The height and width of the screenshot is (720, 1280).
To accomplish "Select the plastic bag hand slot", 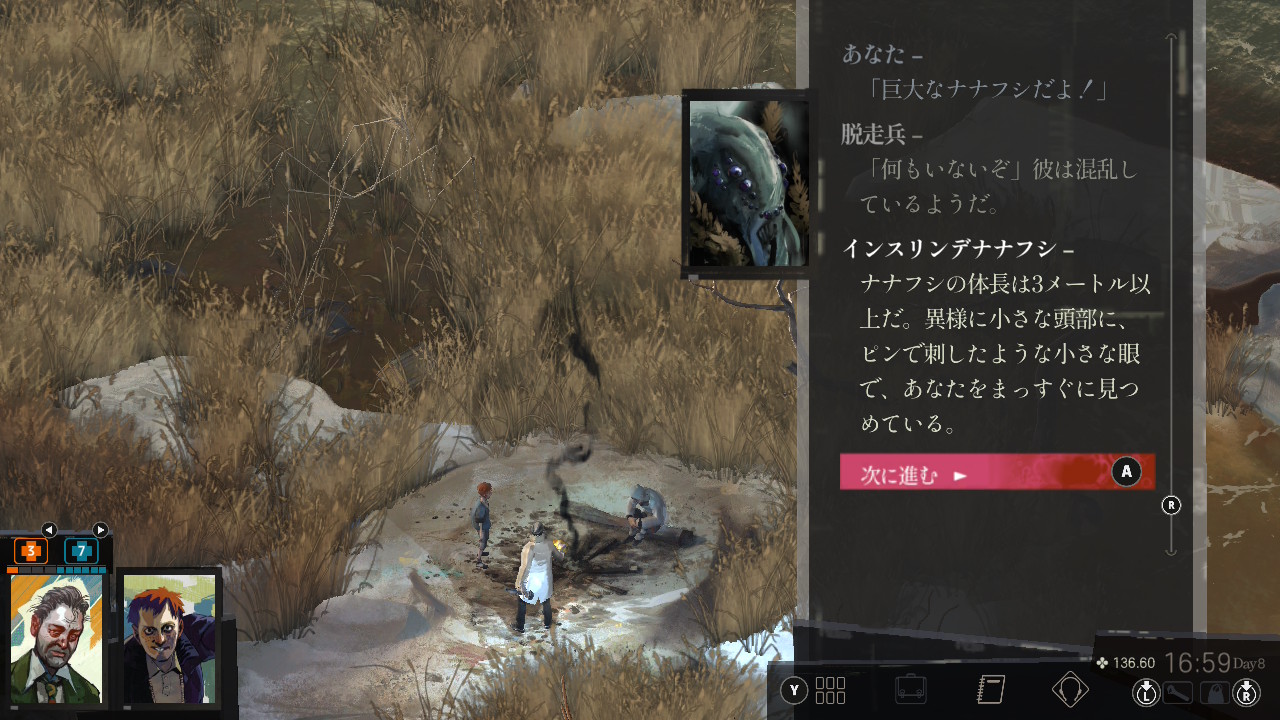I will (x=1214, y=691).
